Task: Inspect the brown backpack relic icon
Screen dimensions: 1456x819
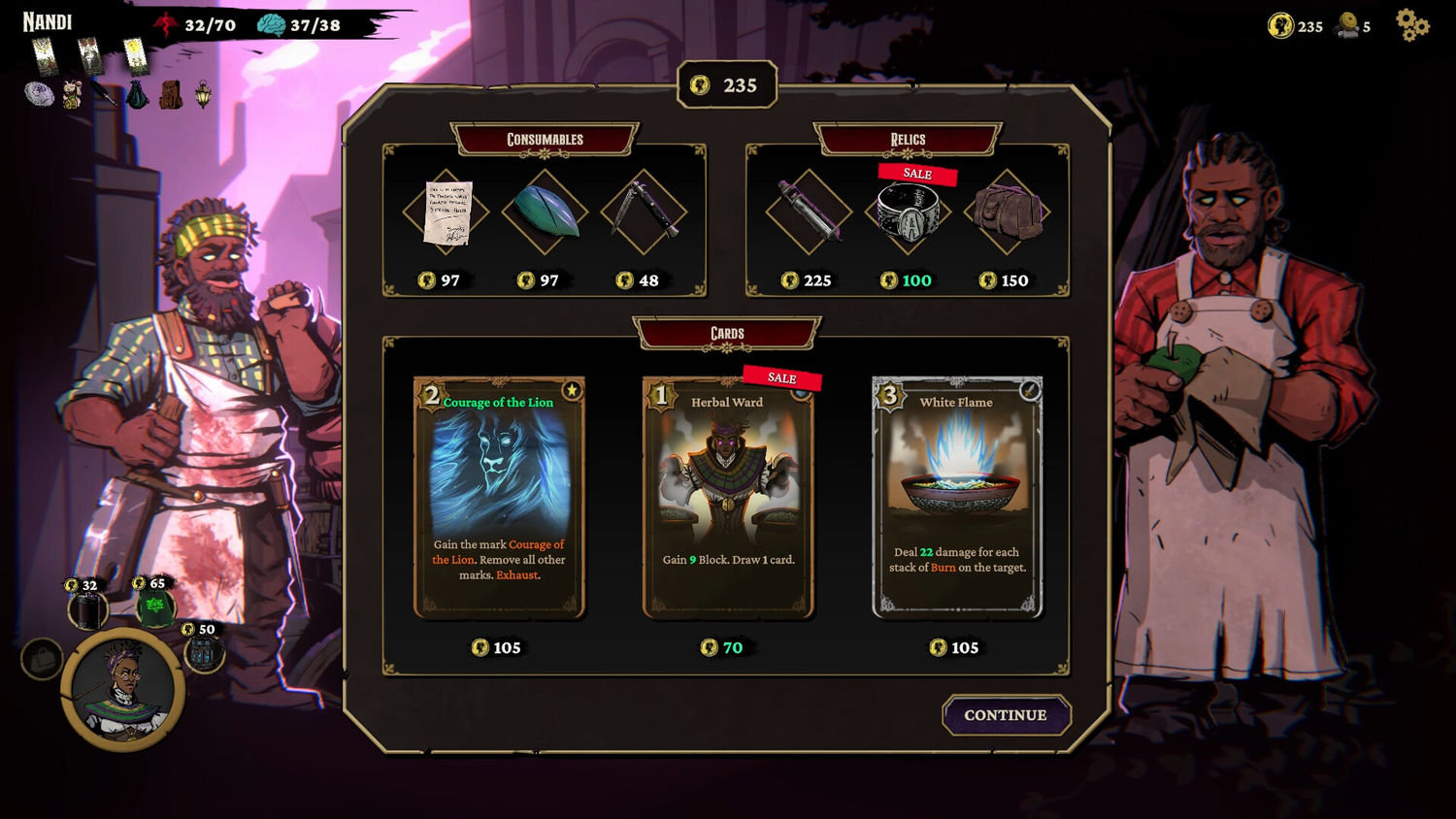Action: pyautogui.click(x=171, y=94)
